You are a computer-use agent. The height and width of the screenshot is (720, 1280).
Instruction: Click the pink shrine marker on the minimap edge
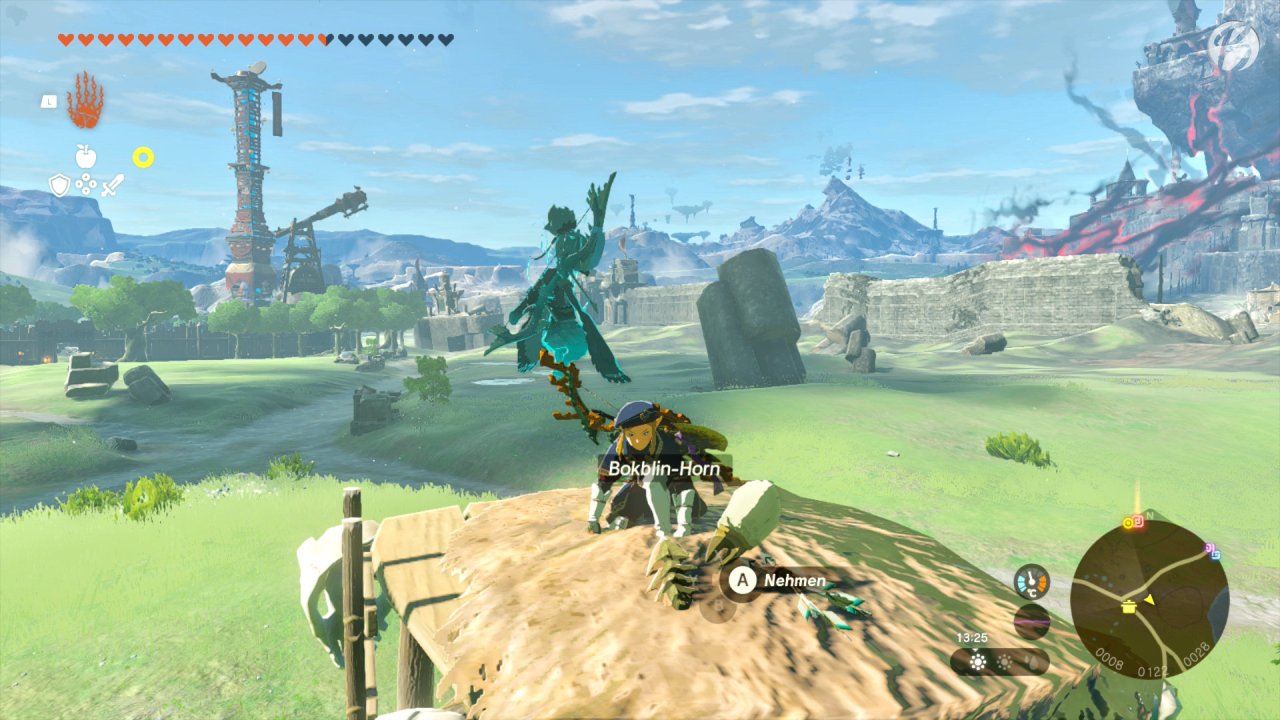point(1209,549)
